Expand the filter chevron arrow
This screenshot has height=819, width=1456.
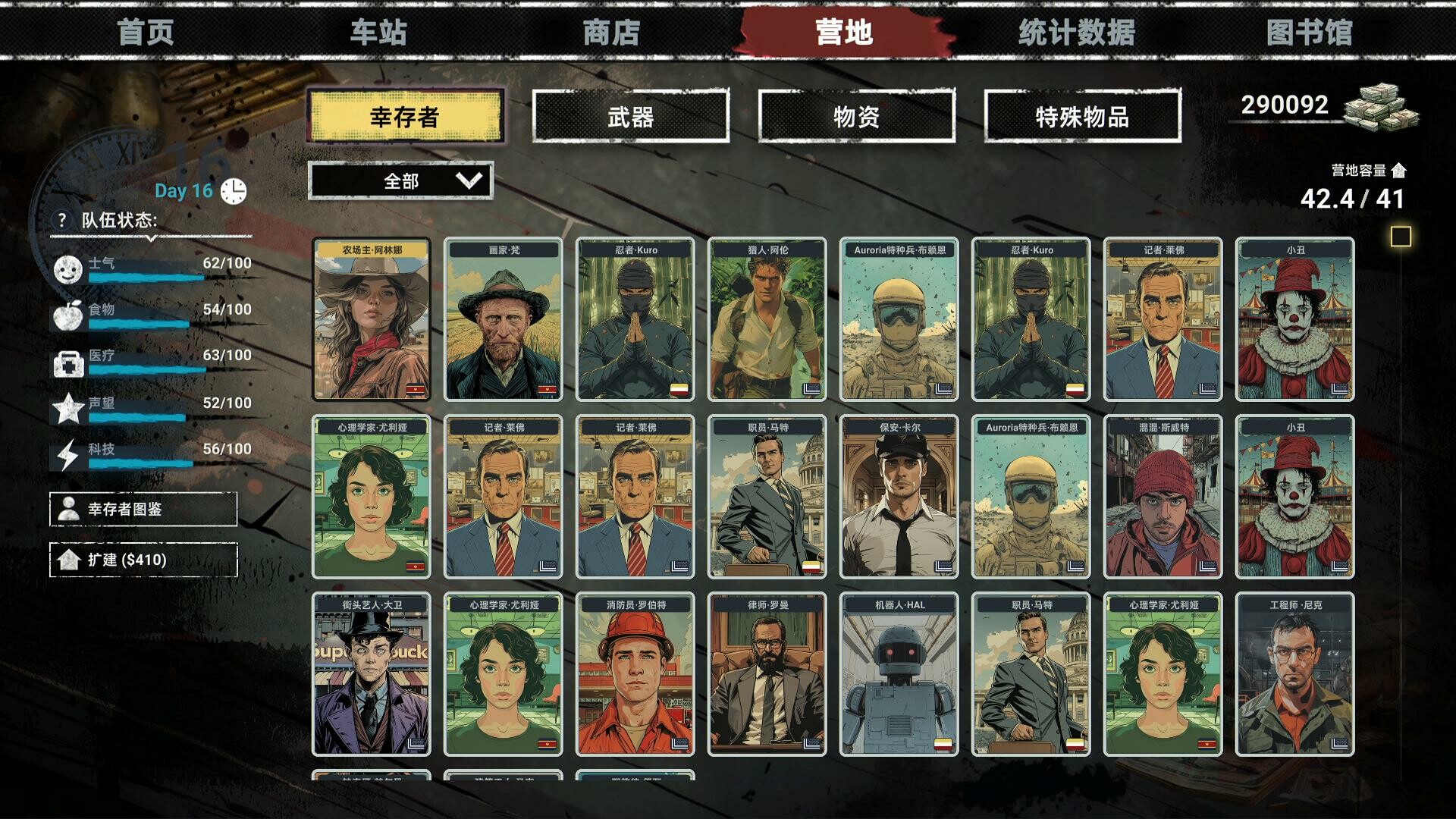point(470,181)
